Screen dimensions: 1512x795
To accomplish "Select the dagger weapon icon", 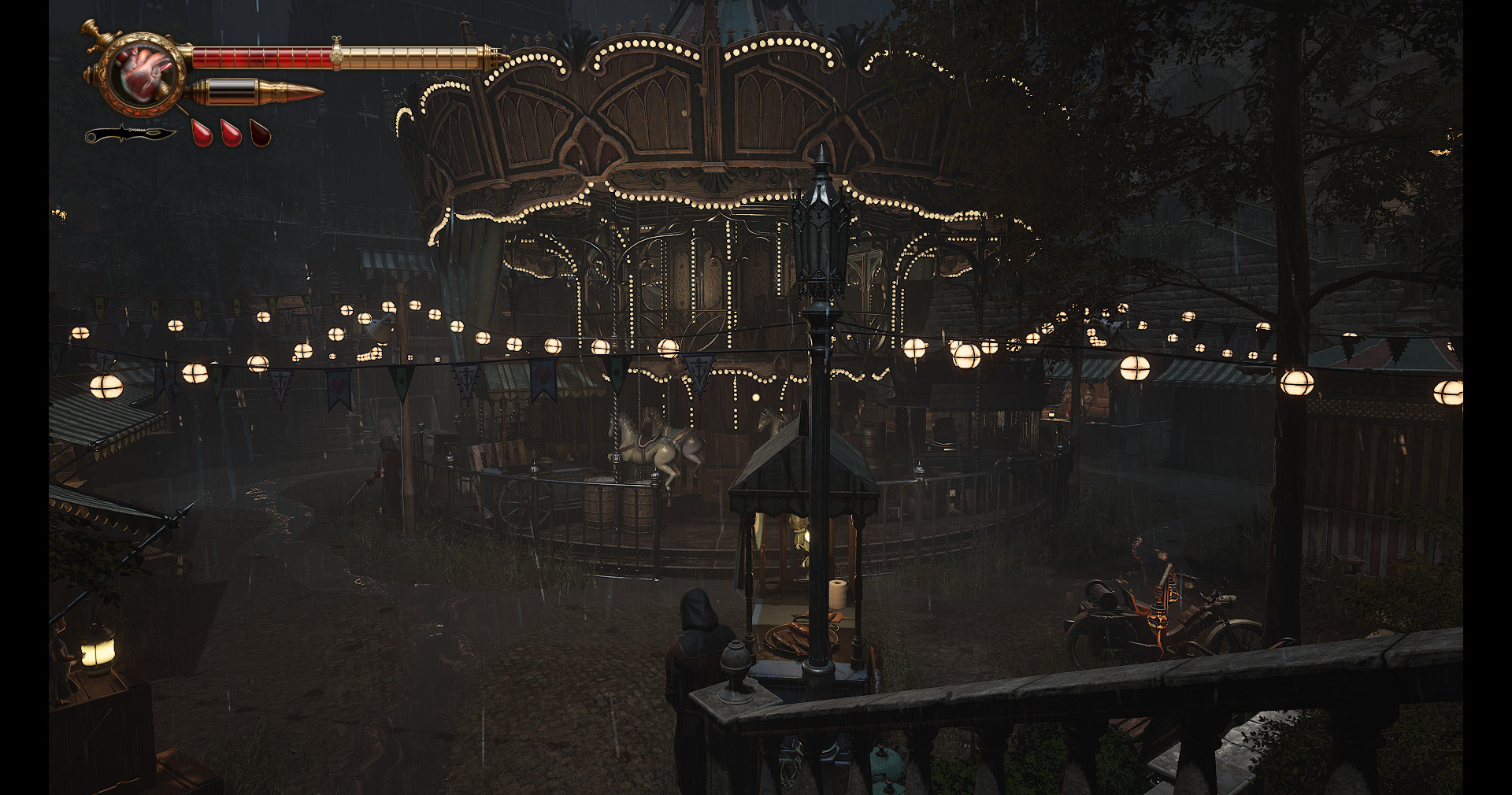I will click(x=130, y=135).
